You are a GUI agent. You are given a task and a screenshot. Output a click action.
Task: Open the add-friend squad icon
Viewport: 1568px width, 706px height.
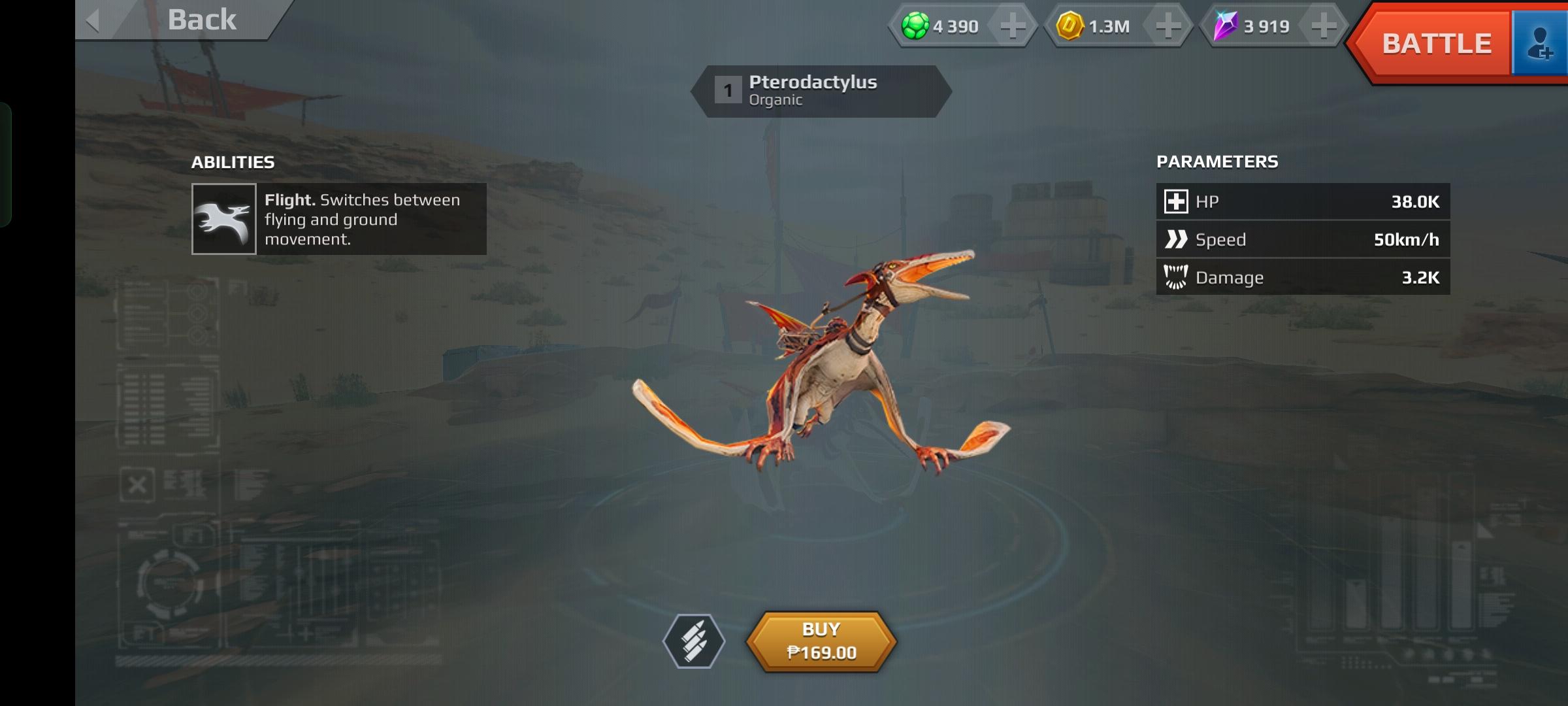pos(1540,44)
